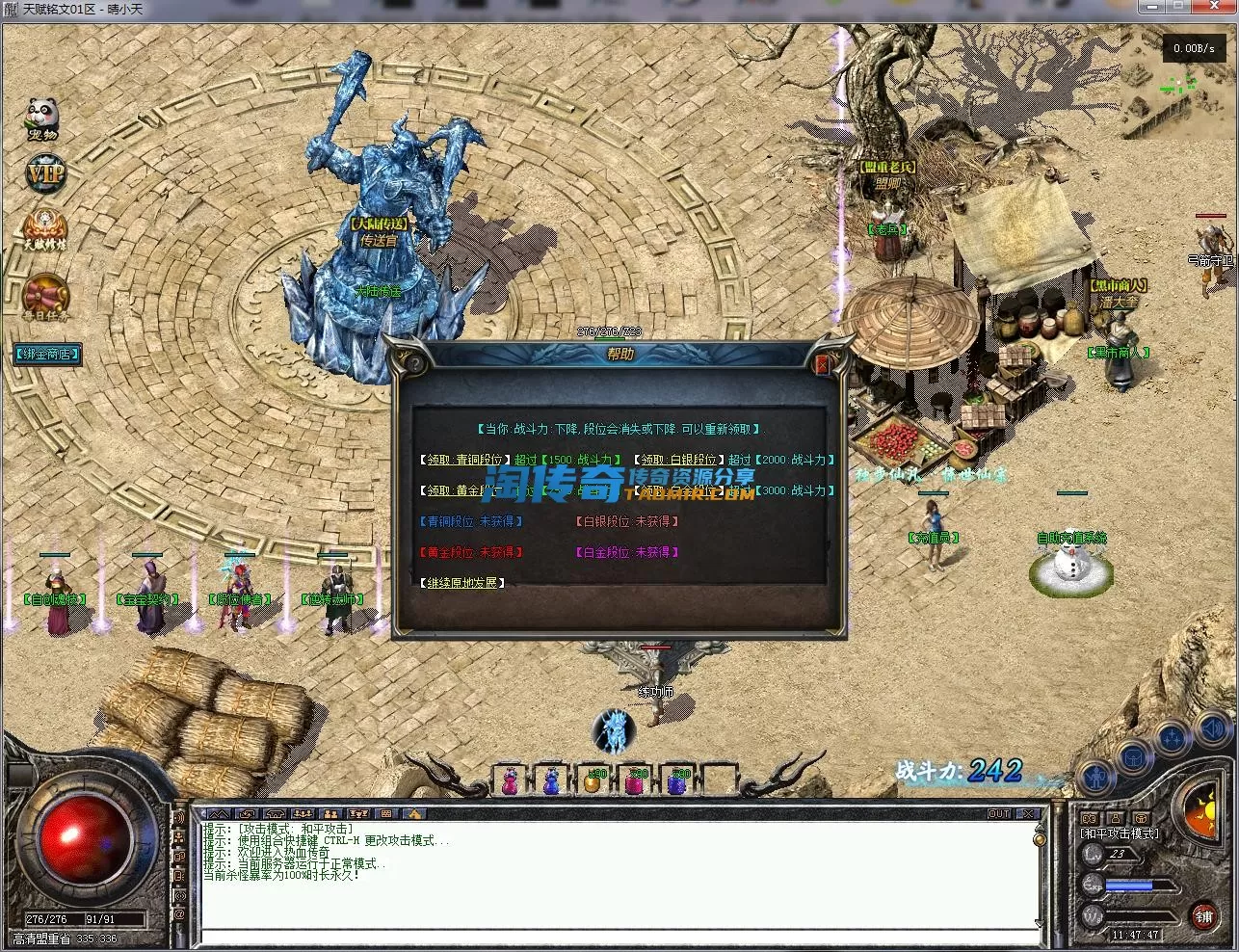
Task: Open 每日任务 daily quests scroll
Action: point(45,298)
